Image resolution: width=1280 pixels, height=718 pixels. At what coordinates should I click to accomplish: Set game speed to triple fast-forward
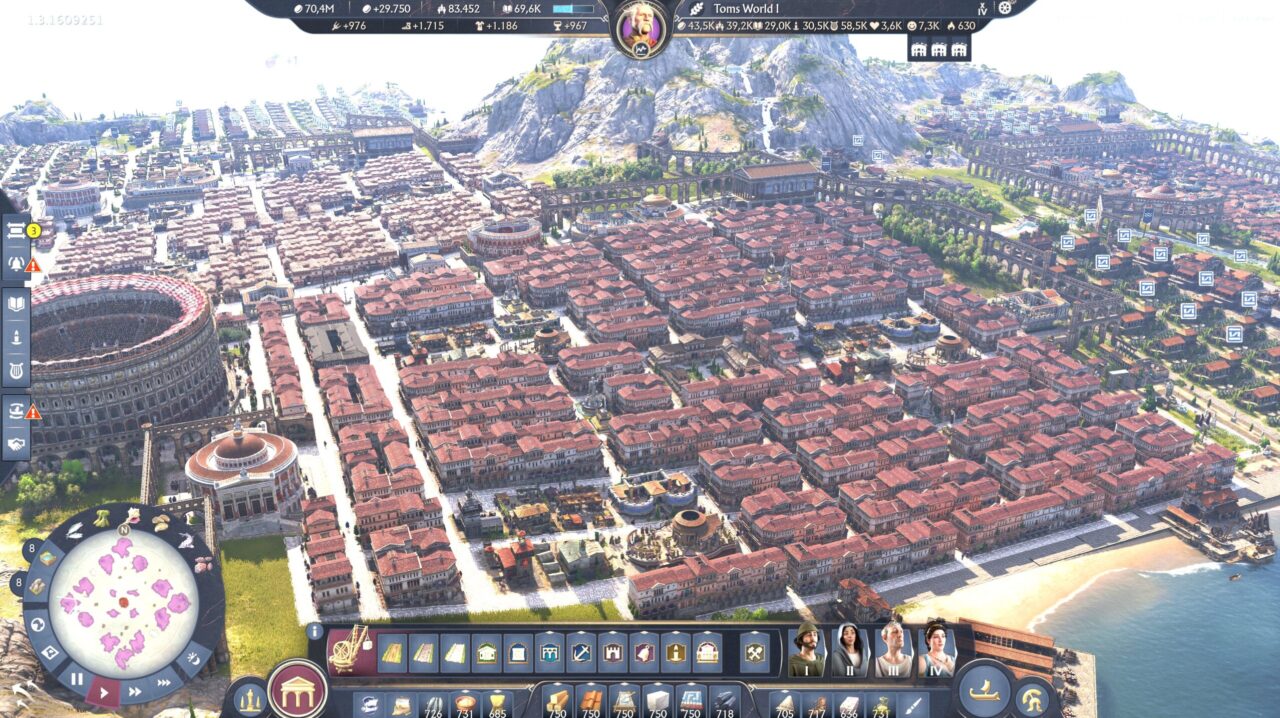point(165,680)
